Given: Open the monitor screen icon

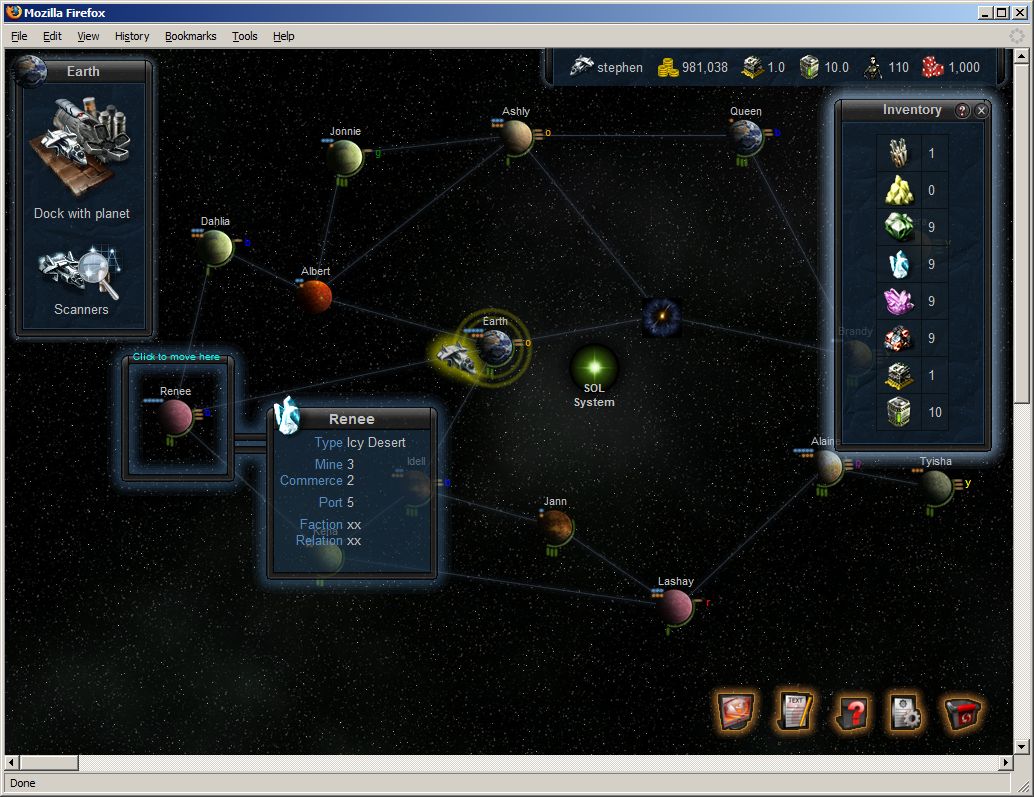Looking at the screenshot, I should click(x=737, y=711).
